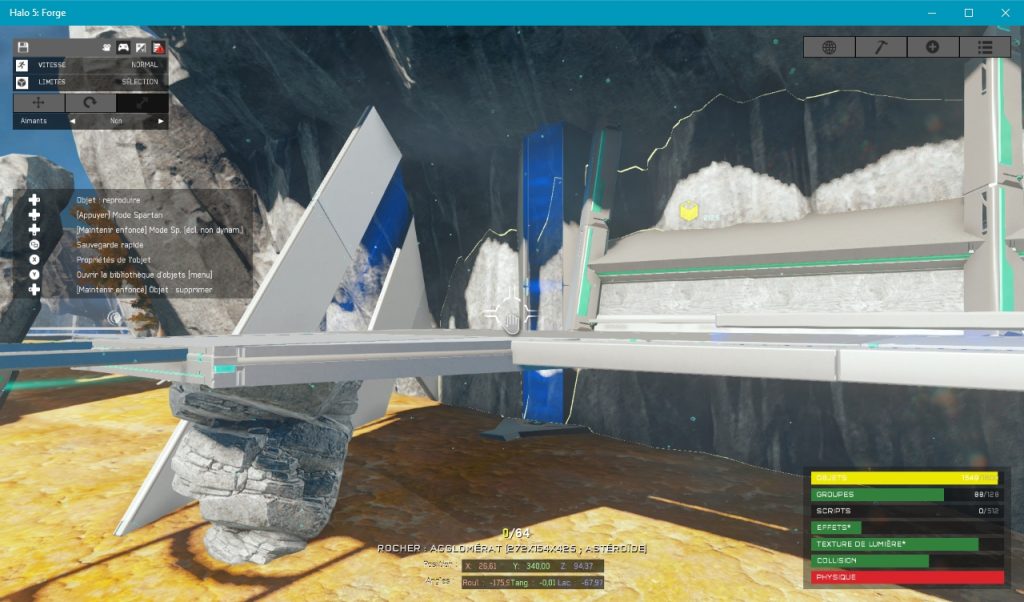The image size is (1024, 602).
Task: Open the plus-circle add object tab
Action: click(x=933, y=47)
